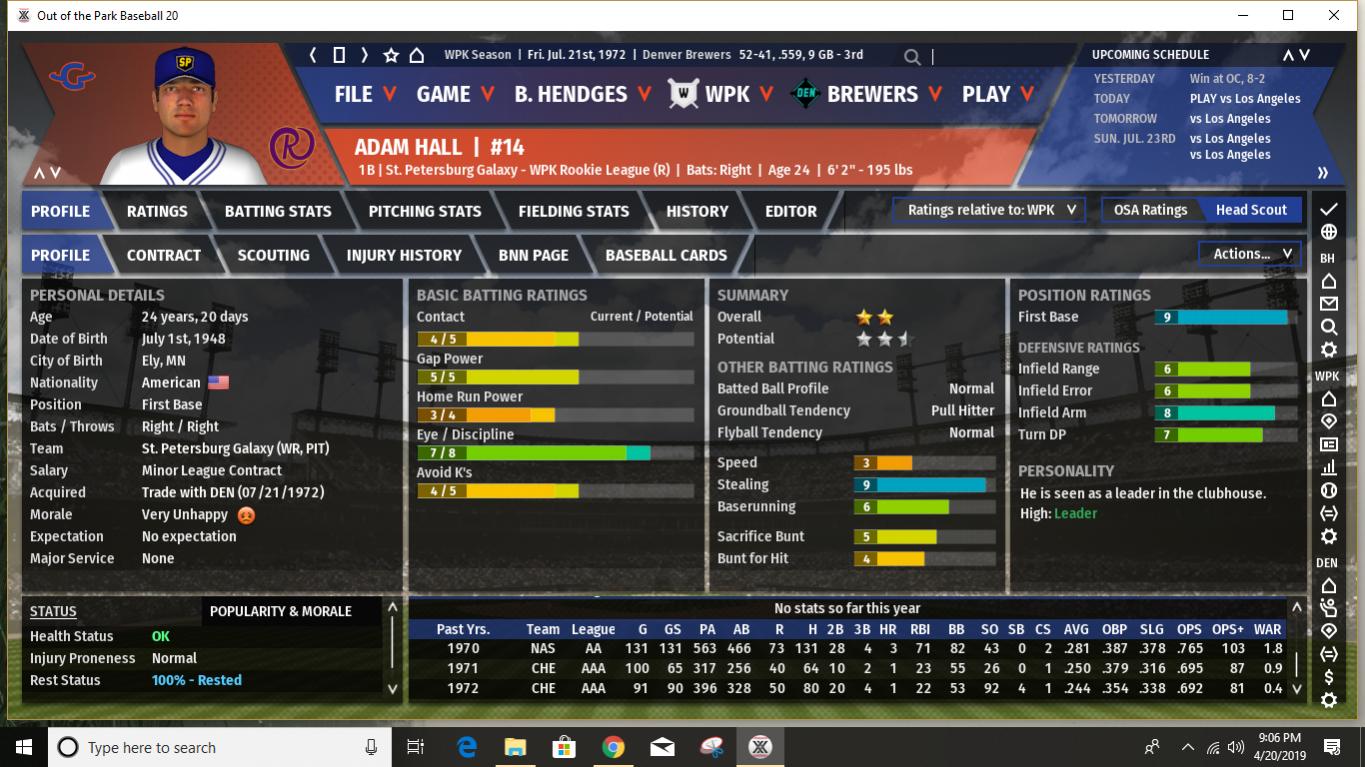Open the B. HENDGES manager menu
This screenshot has width=1365, height=767.
582,94
